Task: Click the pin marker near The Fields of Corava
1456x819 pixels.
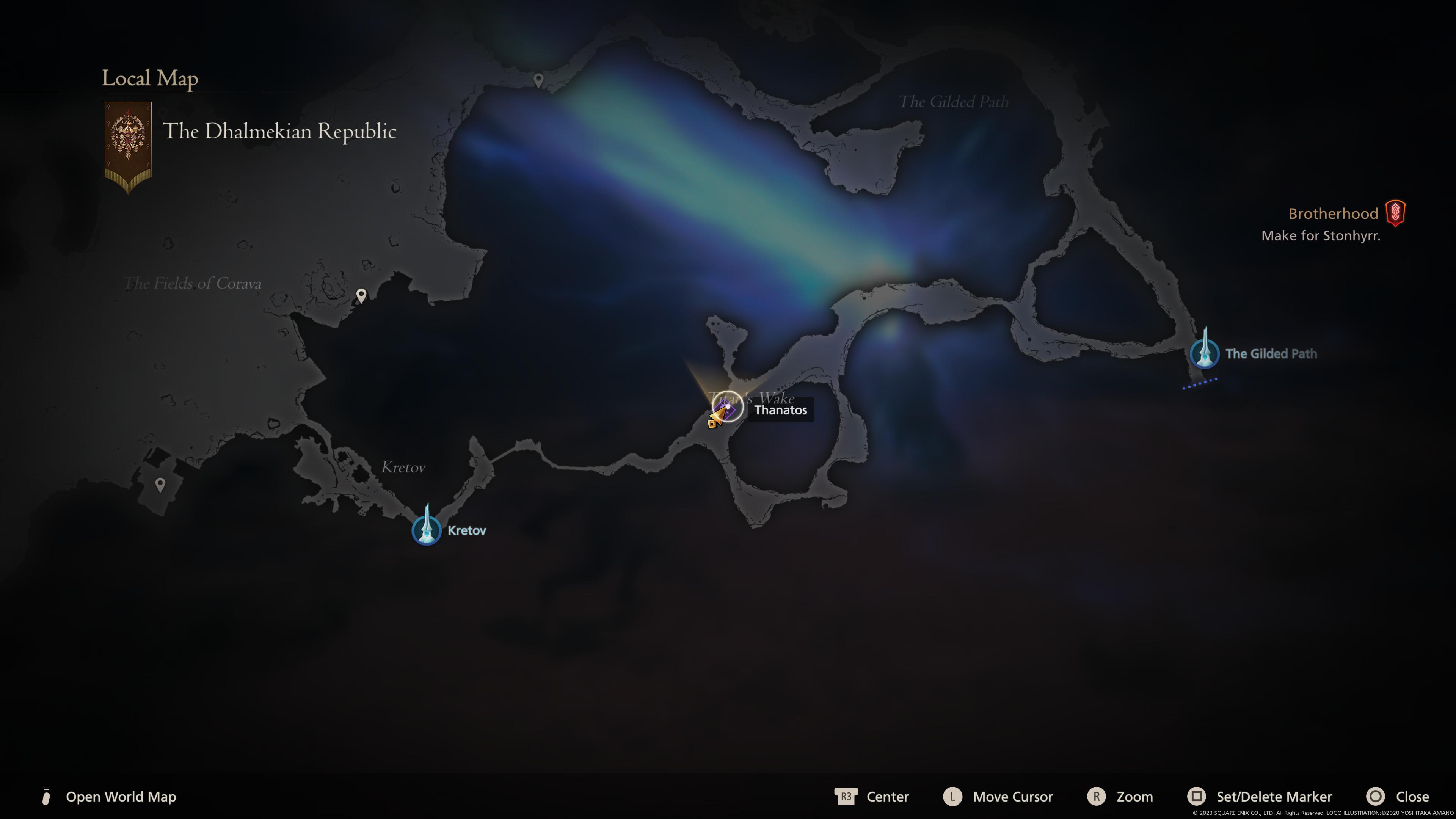Action: (361, 295)
